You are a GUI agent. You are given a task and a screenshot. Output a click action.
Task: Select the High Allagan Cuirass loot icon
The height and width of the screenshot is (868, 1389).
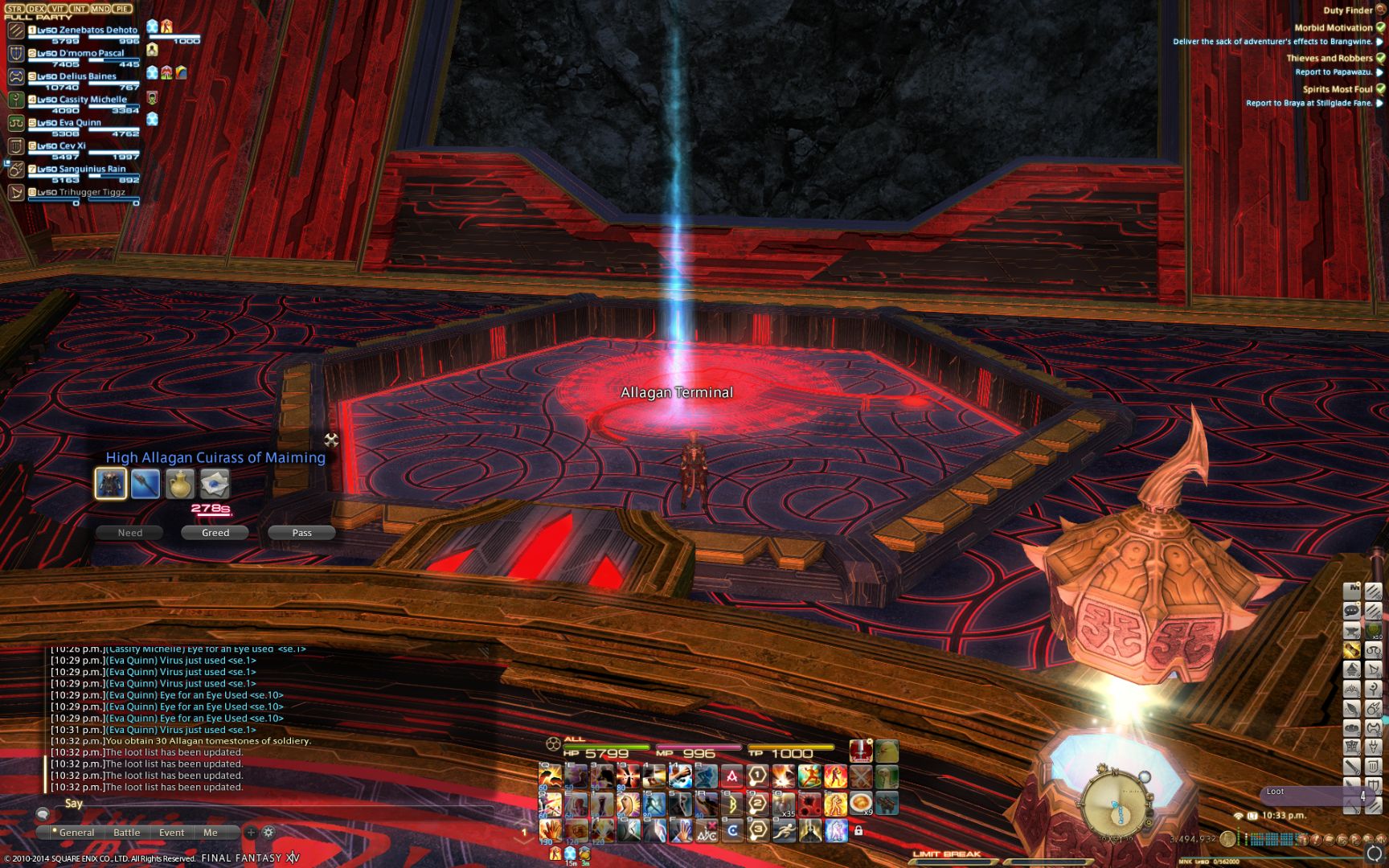coord(111,484)
